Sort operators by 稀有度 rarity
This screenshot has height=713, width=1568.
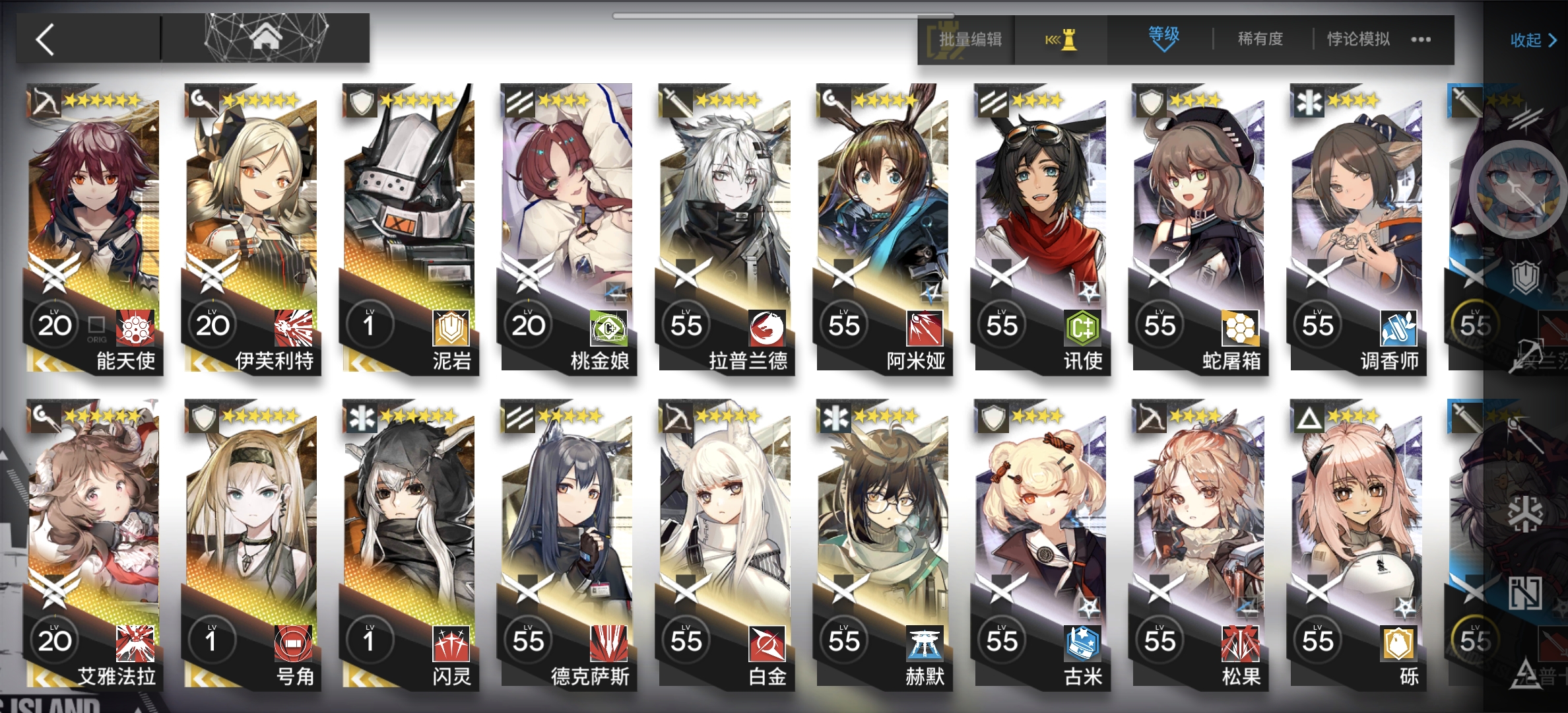click(1260, 40)
